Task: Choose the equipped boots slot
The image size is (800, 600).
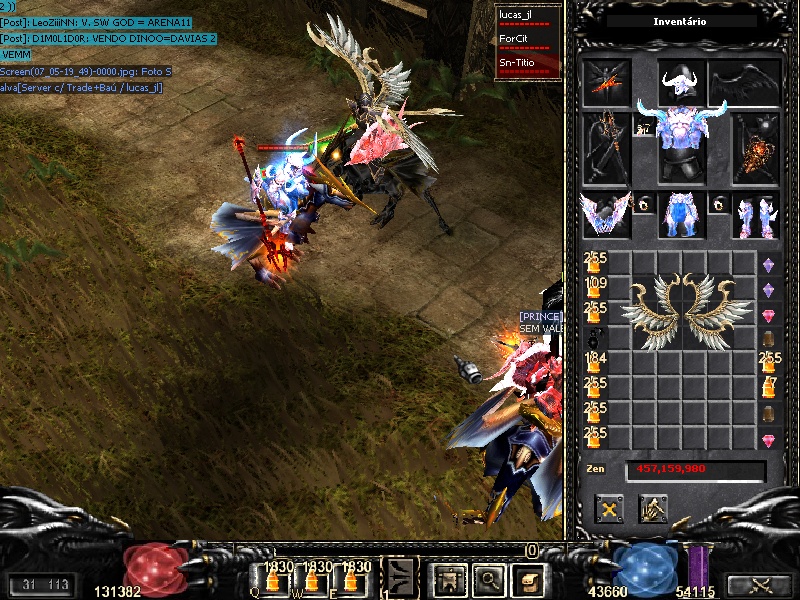Action: coord(756,215)
